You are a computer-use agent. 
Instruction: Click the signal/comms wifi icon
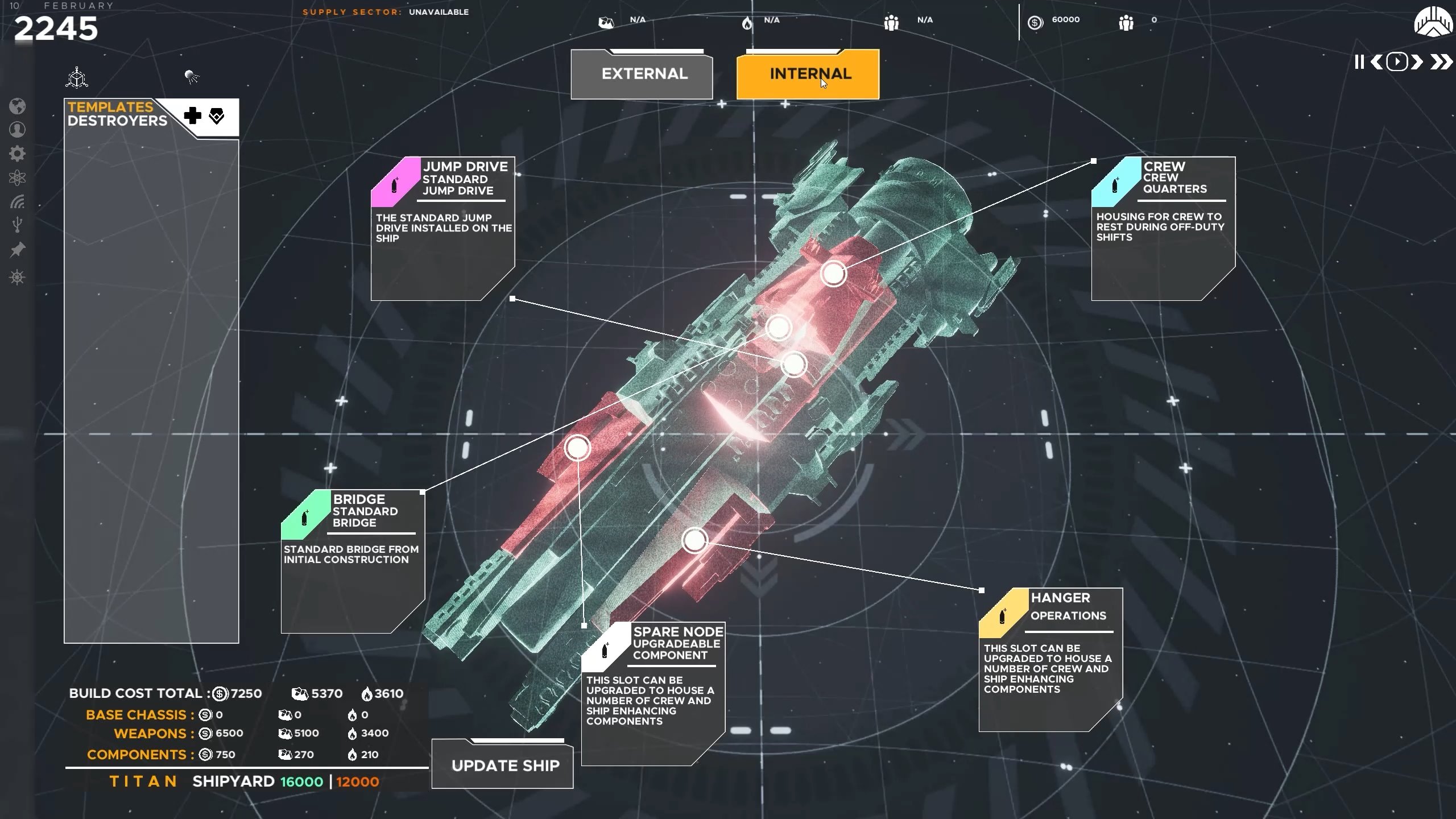(18, 200)
